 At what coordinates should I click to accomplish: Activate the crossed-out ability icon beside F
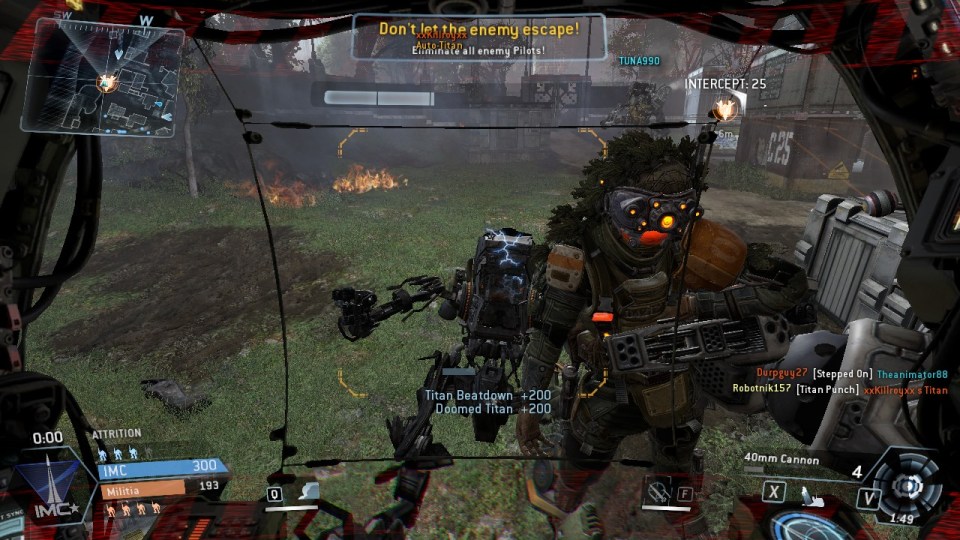tap(658, 490)
